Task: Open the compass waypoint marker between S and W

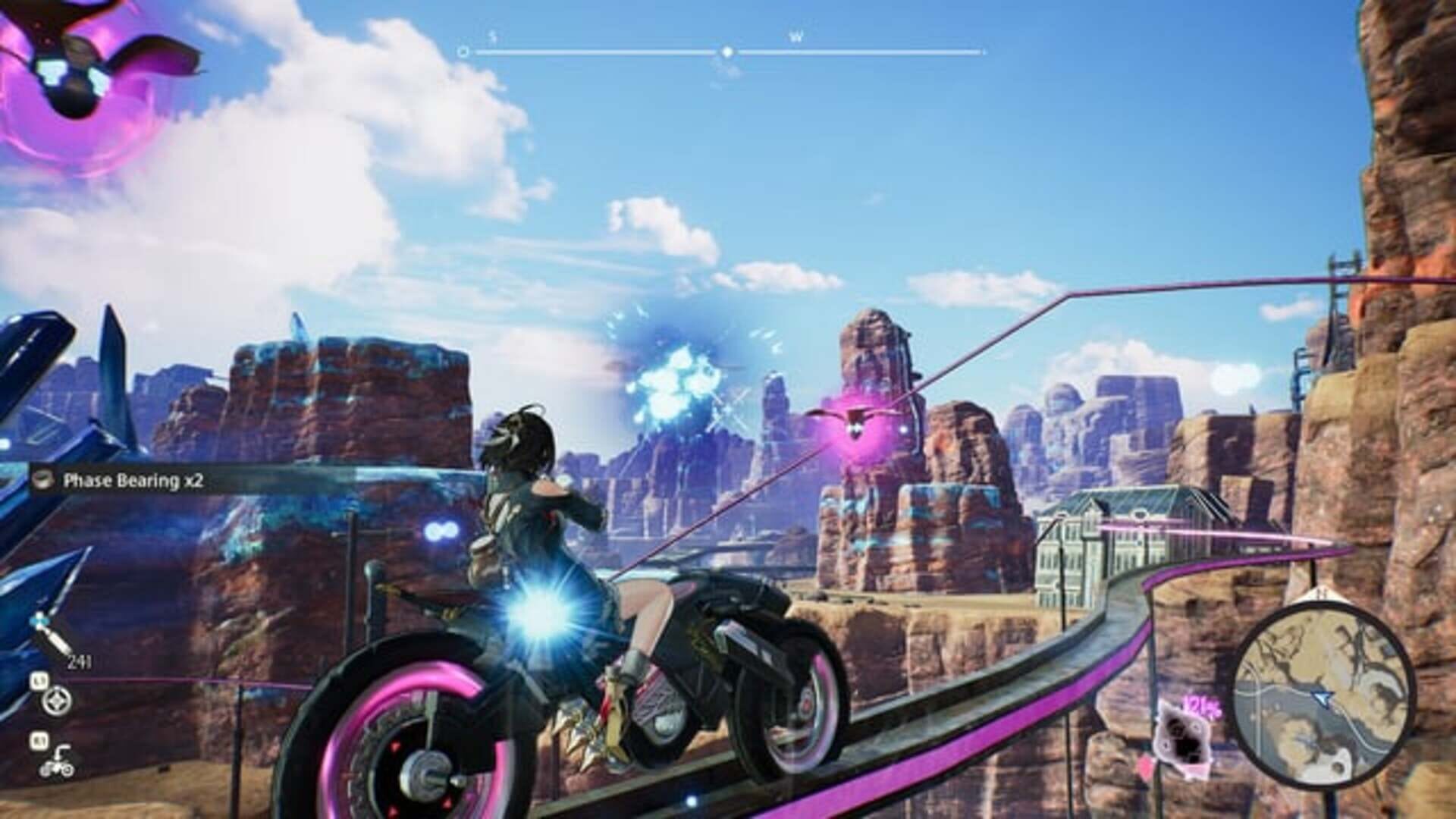Action: pyautogui.click(x=728, y=52)
